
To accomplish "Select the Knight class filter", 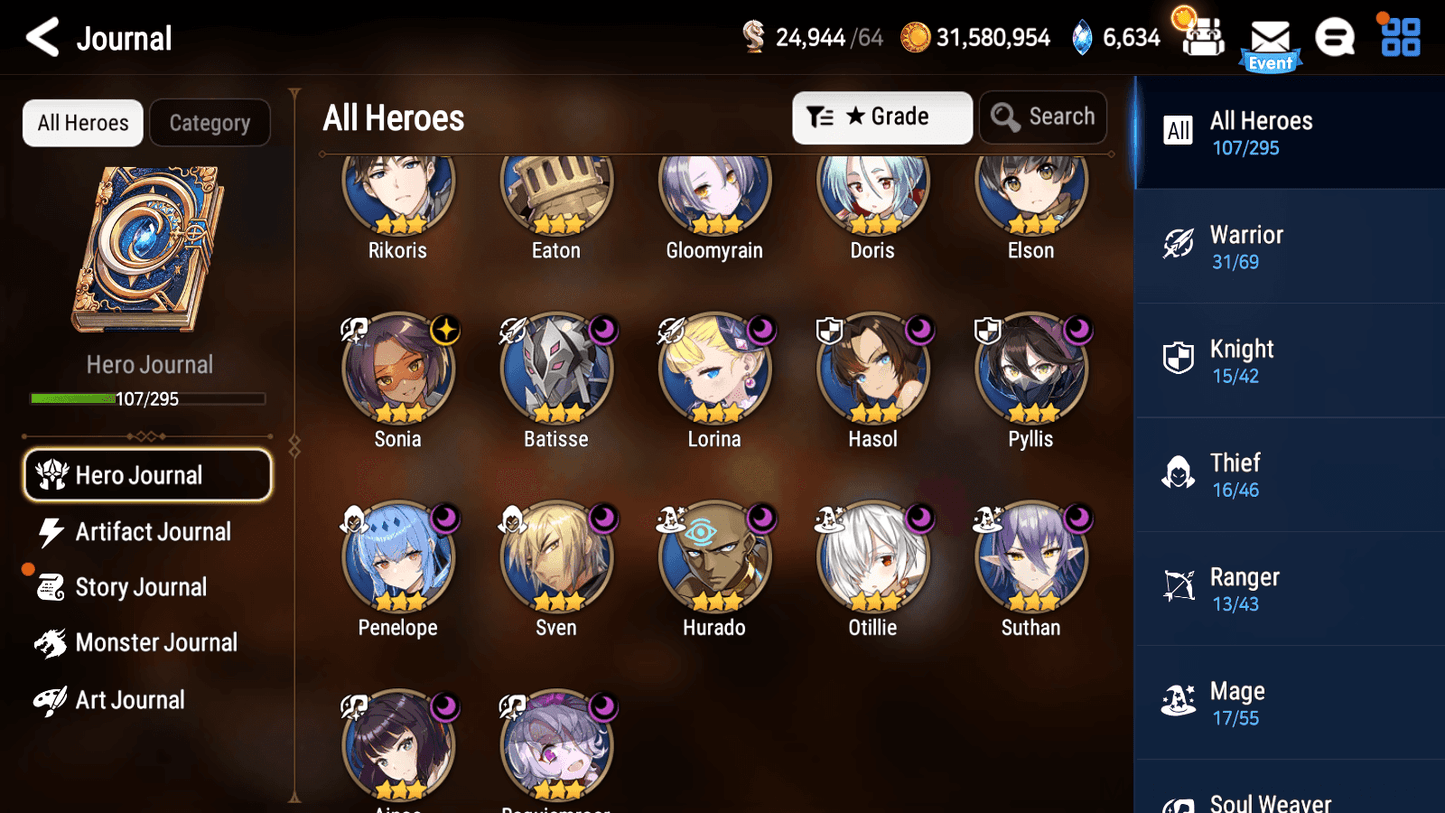I will pyautogui.click(x=1289, y=360).
